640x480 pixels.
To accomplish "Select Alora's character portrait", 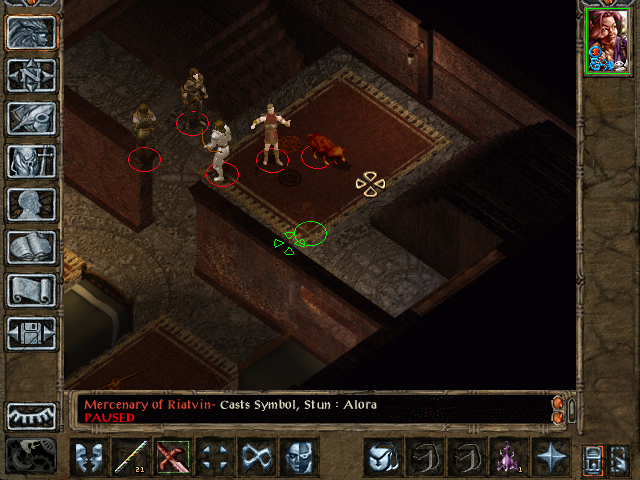I will [x=607, y=40].
